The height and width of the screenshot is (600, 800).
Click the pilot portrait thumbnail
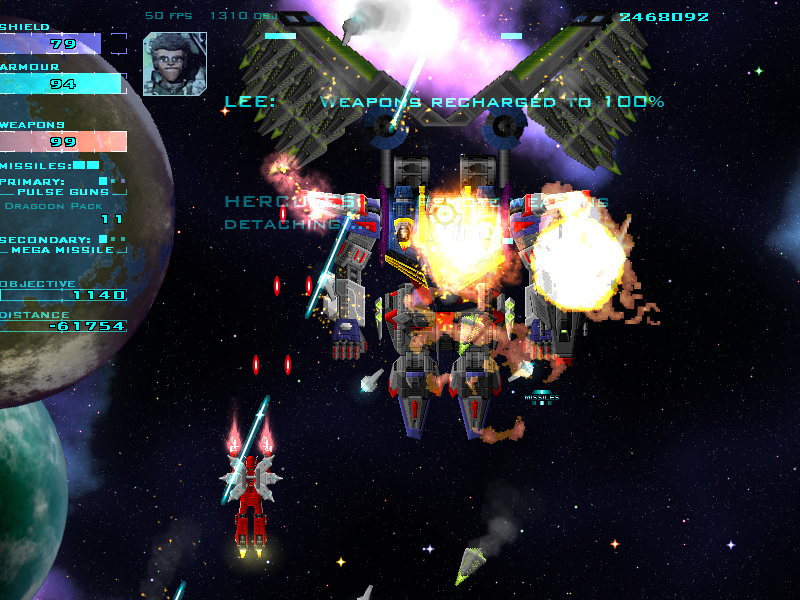[174, 63]
